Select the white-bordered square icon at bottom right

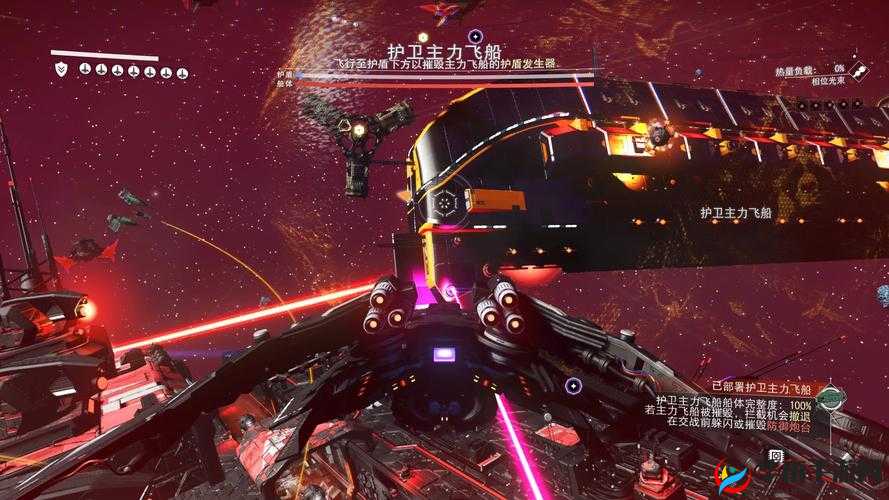pyautogui.click(x=777, y=457)
